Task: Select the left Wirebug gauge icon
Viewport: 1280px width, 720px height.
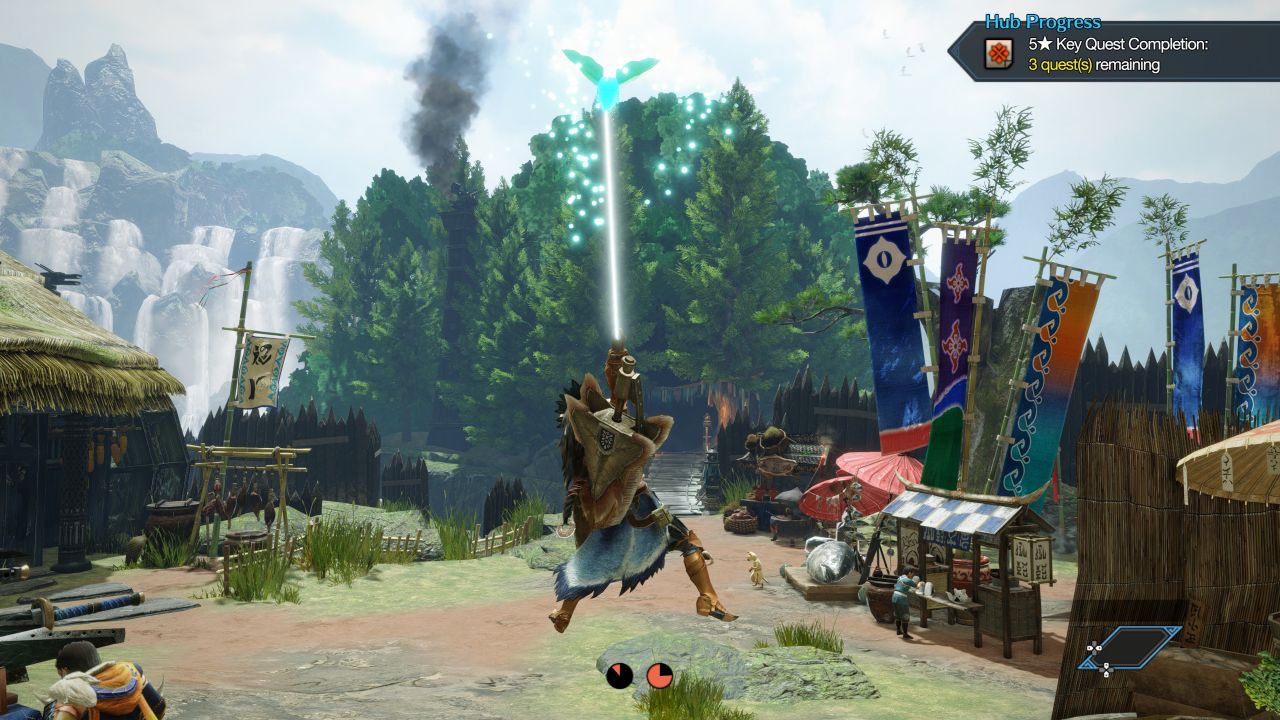Action: (x=620, y=674)
